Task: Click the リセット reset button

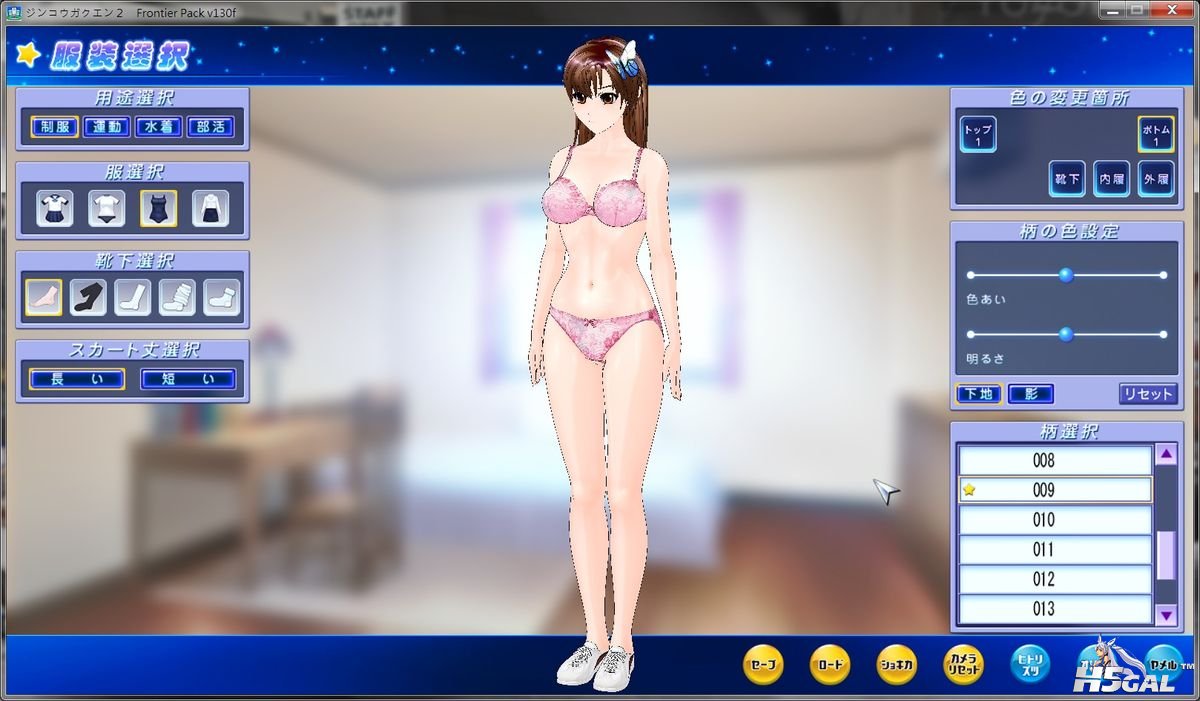Action: coord(1148,394)
